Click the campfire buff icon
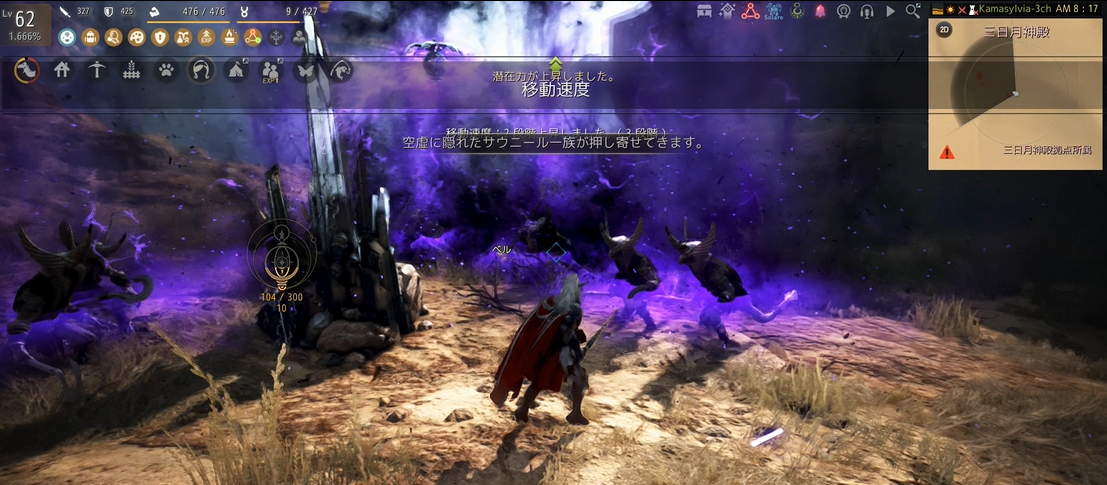This screenshot has width=1107, height=485. [x=228, y=37]
